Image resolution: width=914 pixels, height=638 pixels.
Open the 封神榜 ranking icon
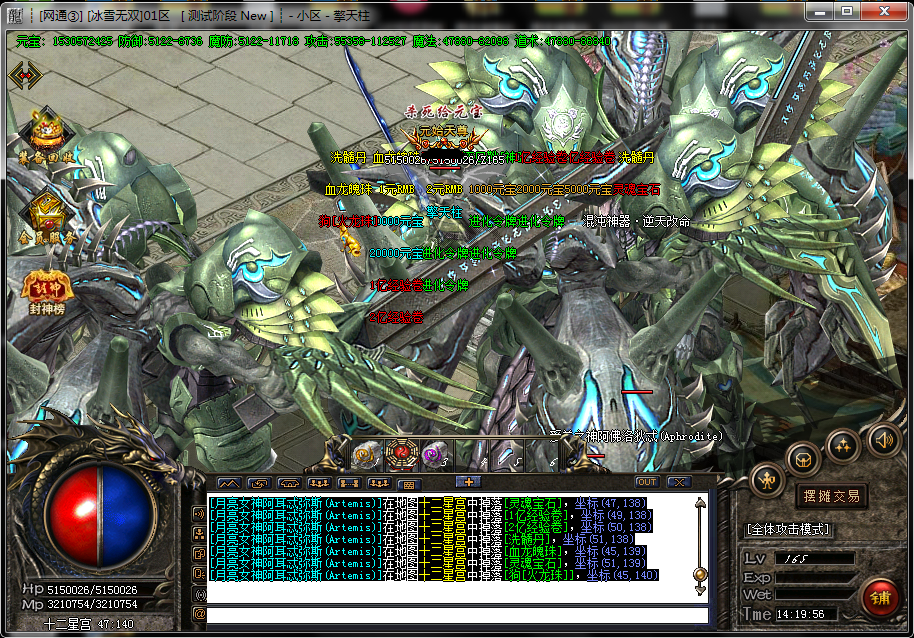pyautogui.click(x=42, y=289)
